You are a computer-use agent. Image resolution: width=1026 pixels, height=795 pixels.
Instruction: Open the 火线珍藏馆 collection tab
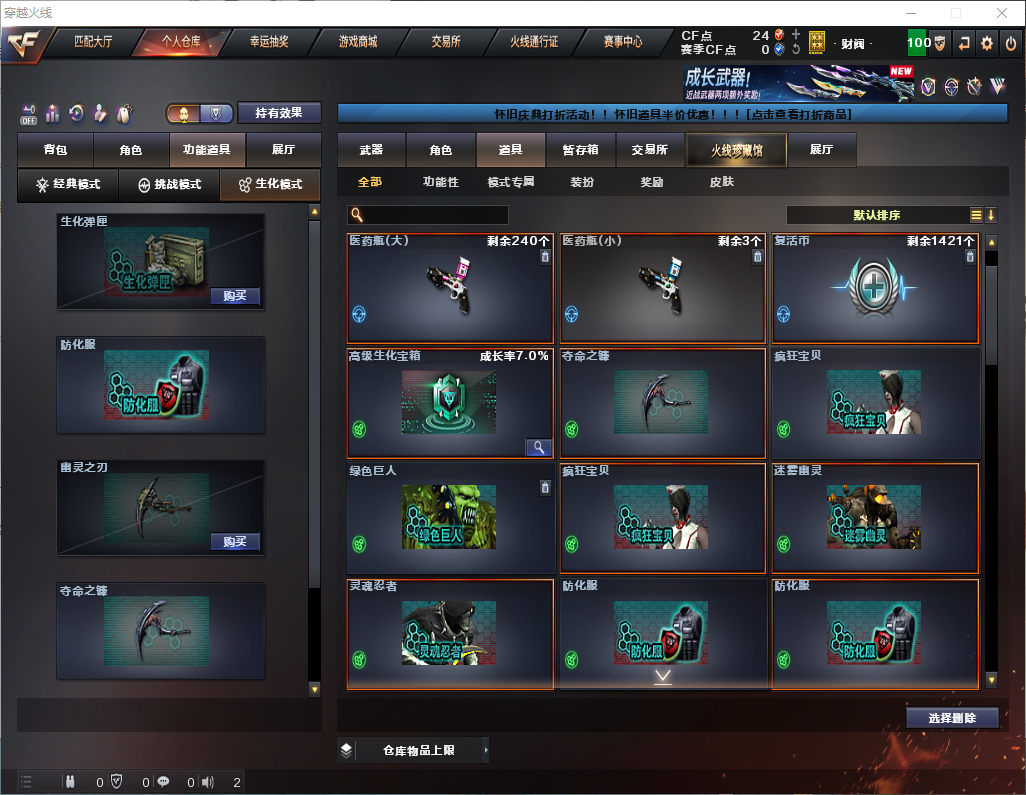(735, 150)
